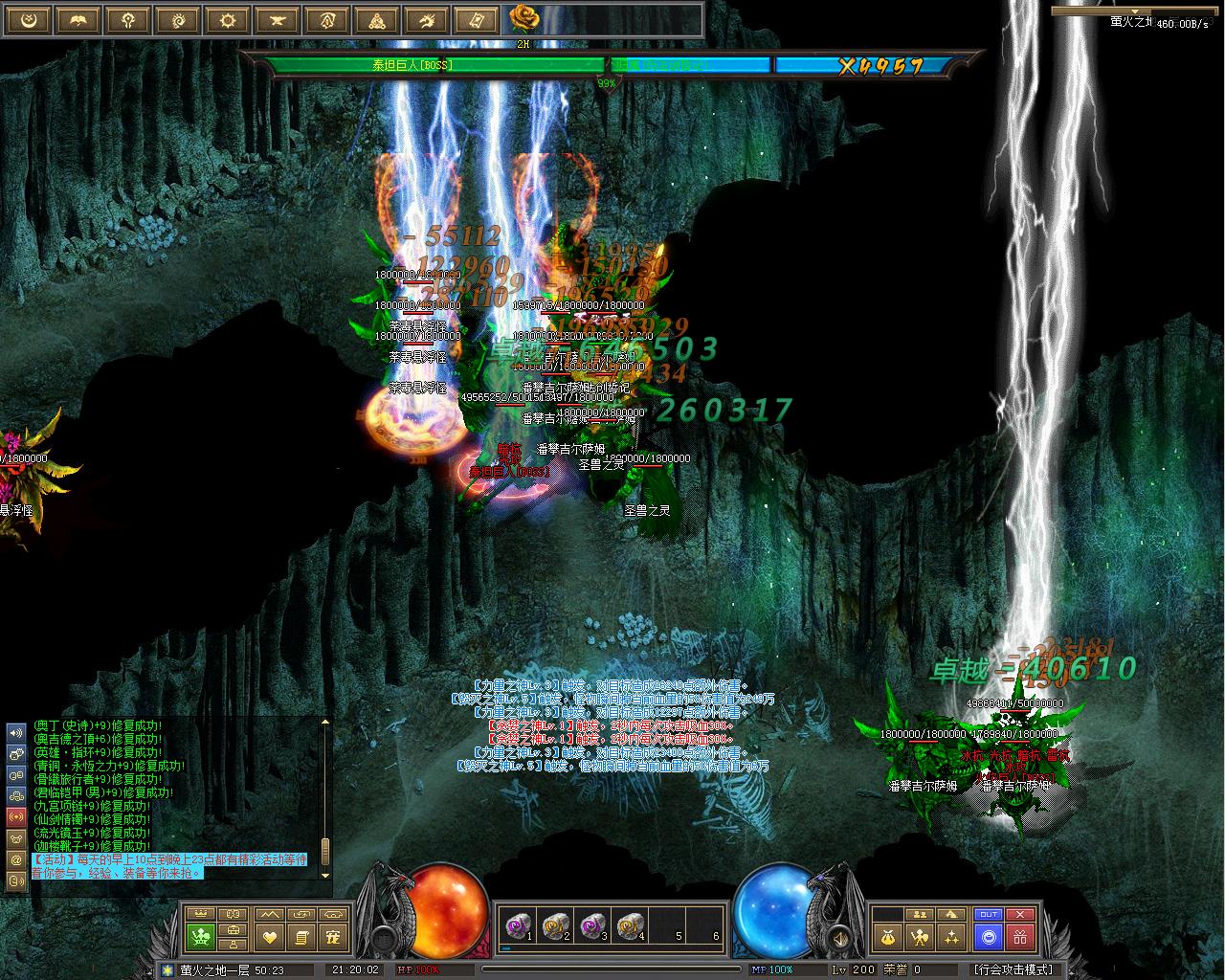
Task: Select the anvil forging icon on top toolbar
Action: [277, 20]
